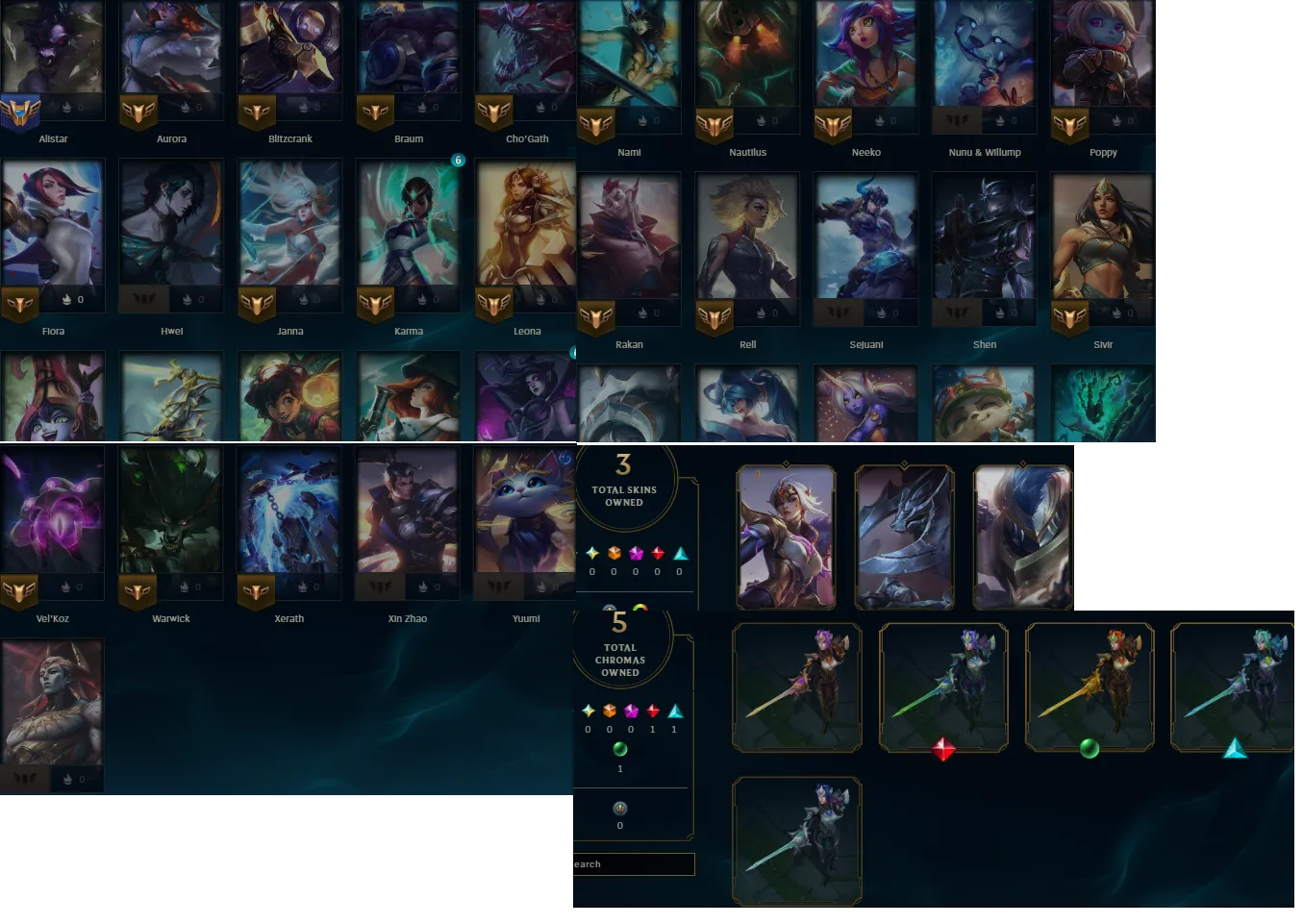This screenshot has width=1303, height=924.
Task: Select the first purple Elise chroma card
Action: [796, 687]
